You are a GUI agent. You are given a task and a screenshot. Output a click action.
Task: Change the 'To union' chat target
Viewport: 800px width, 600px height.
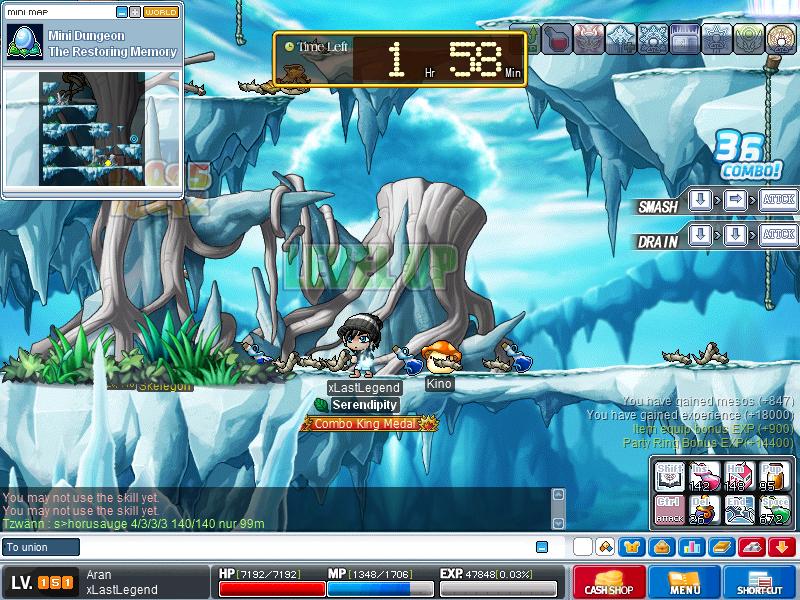point(41,547)
